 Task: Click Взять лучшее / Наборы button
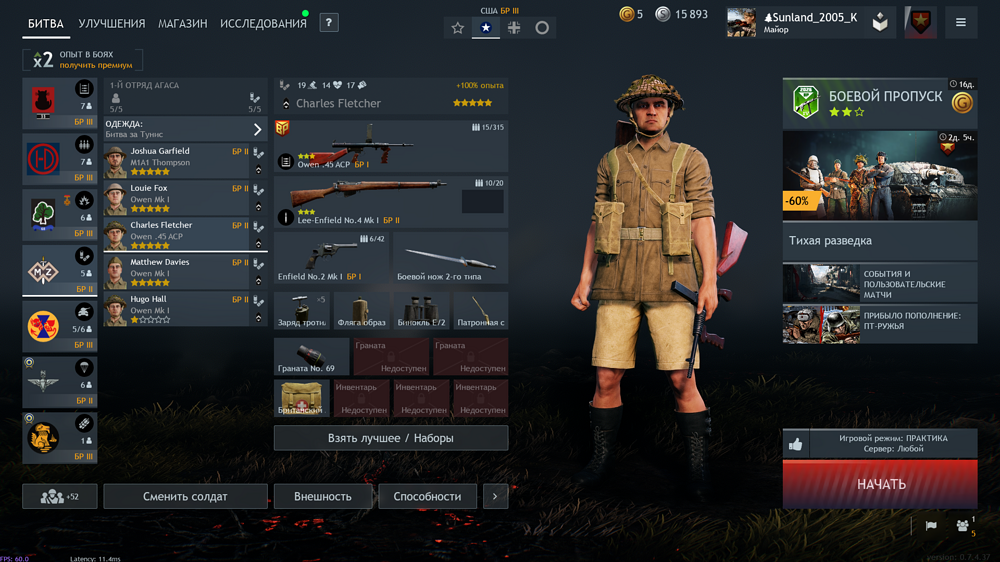click(390, 438)
